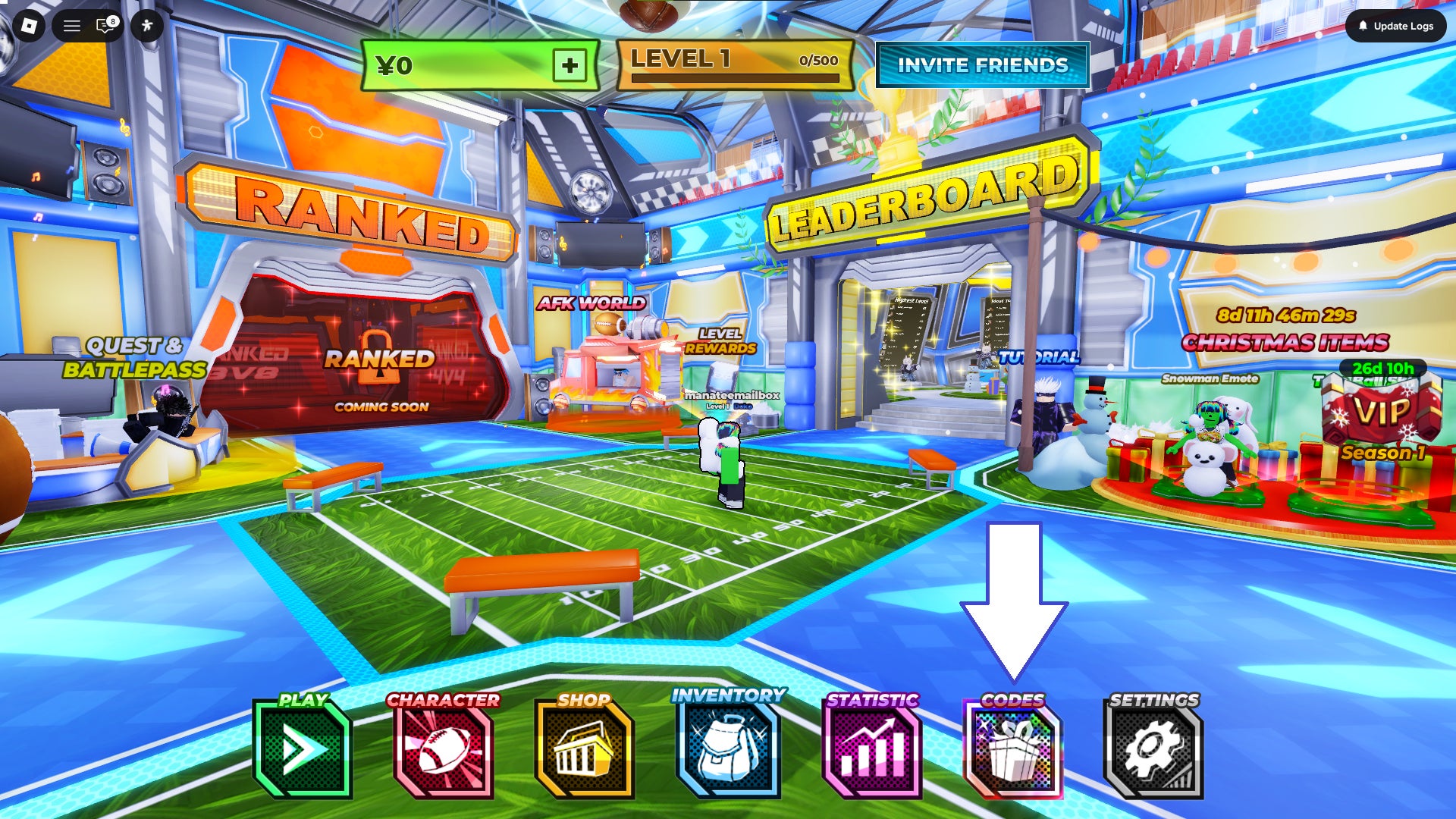Viewport: 1456px width, 819px height.
Task: Select the emote person icon
Action: click(x=147, y=26)
